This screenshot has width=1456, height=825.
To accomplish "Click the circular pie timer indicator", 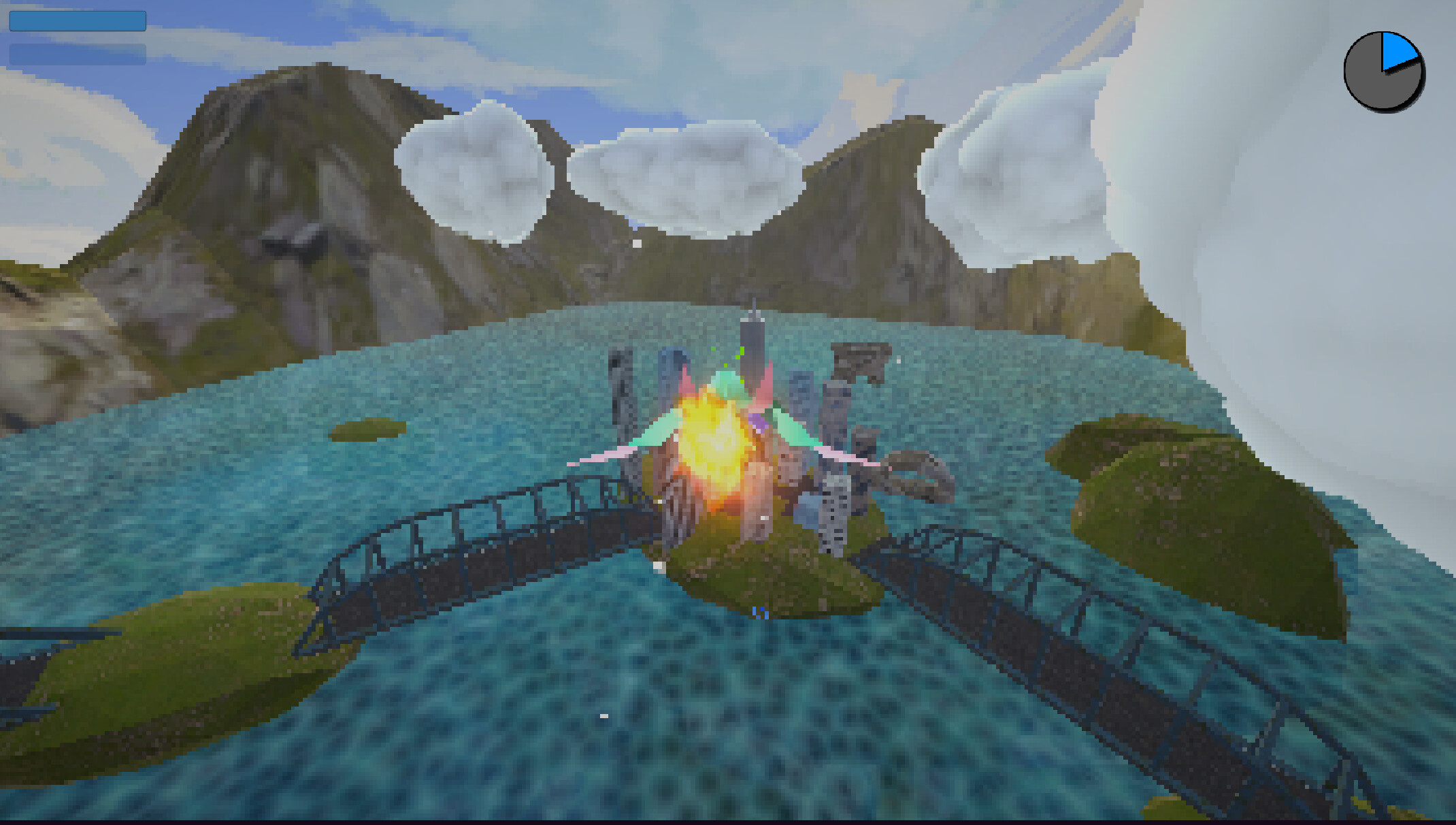I will [1383, 70].
